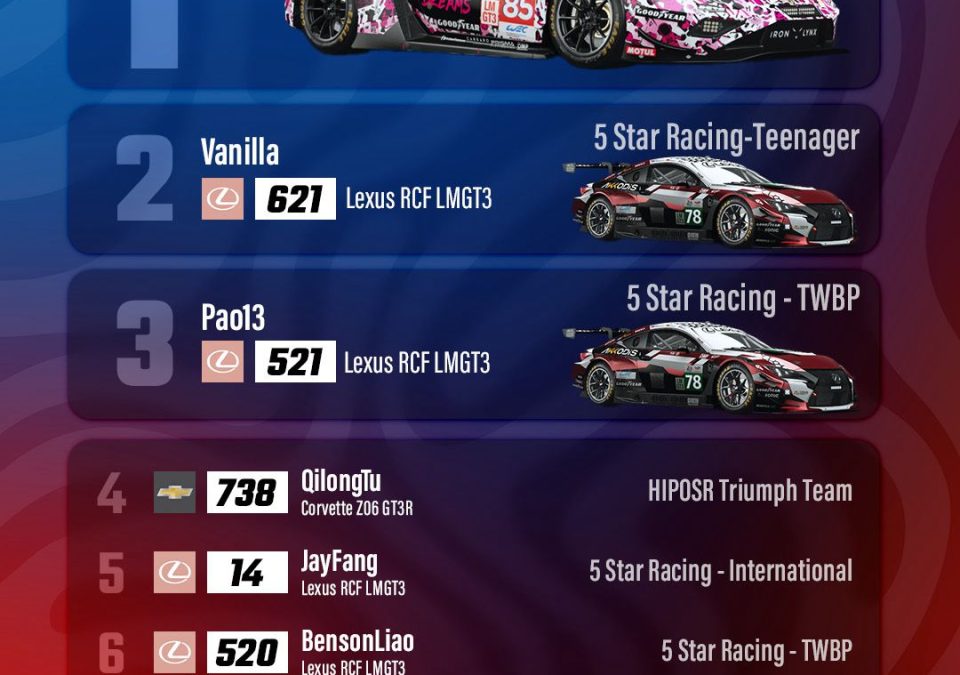Click the car number 14 badge

tap(247, 573)
